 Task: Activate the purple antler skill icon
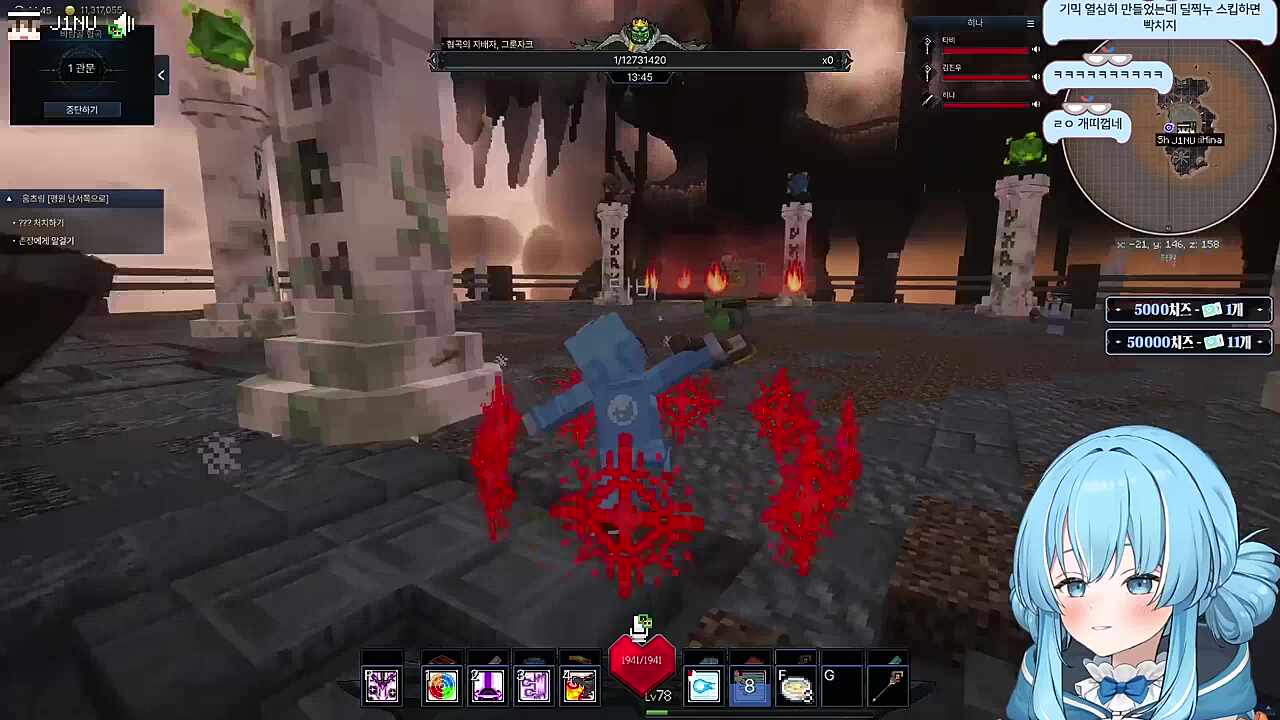point(381,685)
